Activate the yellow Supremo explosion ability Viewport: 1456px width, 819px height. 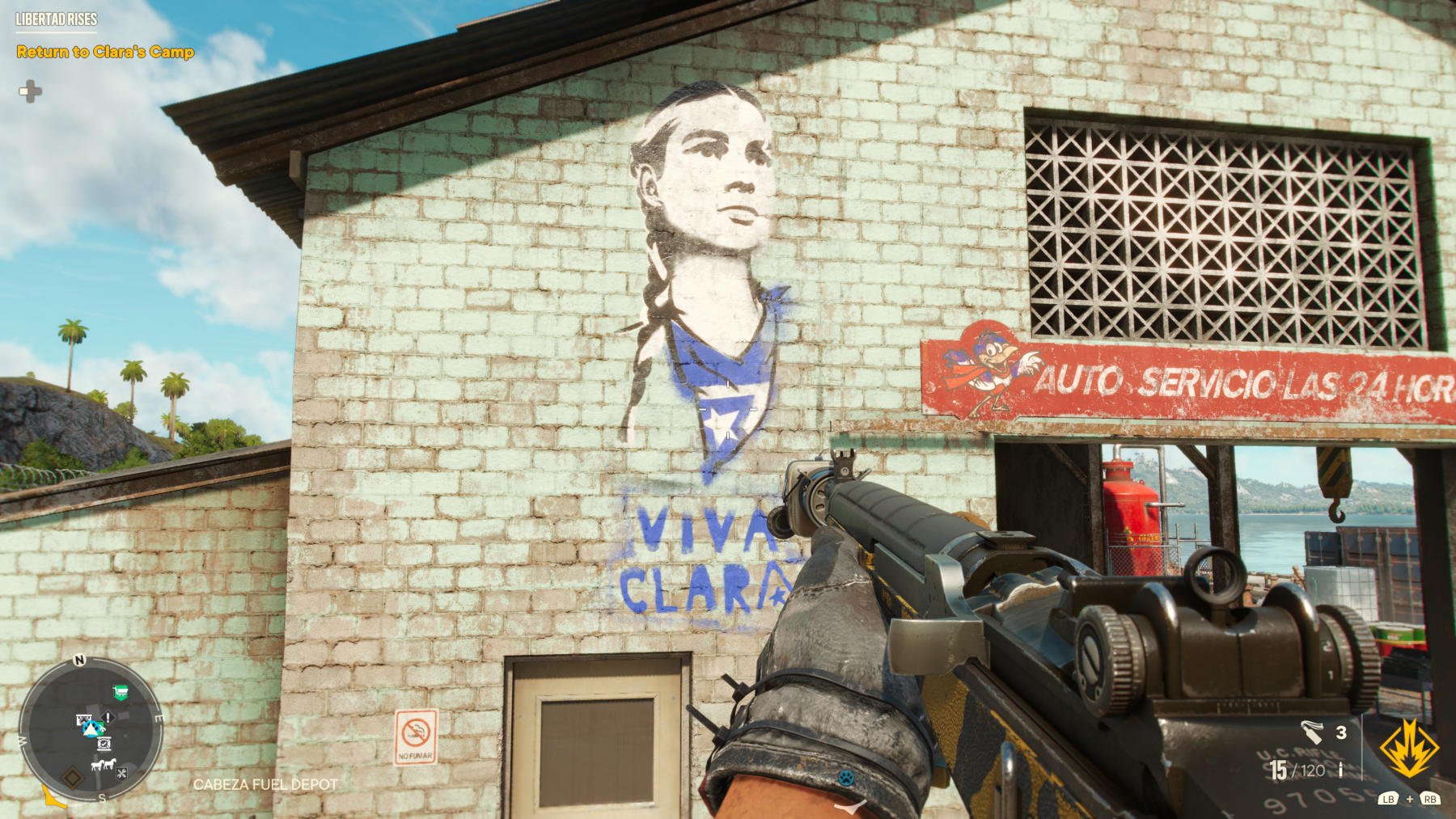(1409, 748)
